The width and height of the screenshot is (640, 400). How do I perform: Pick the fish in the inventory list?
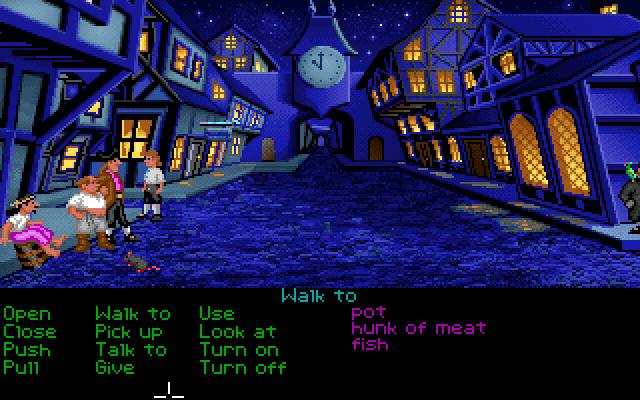tap(370, 345)
